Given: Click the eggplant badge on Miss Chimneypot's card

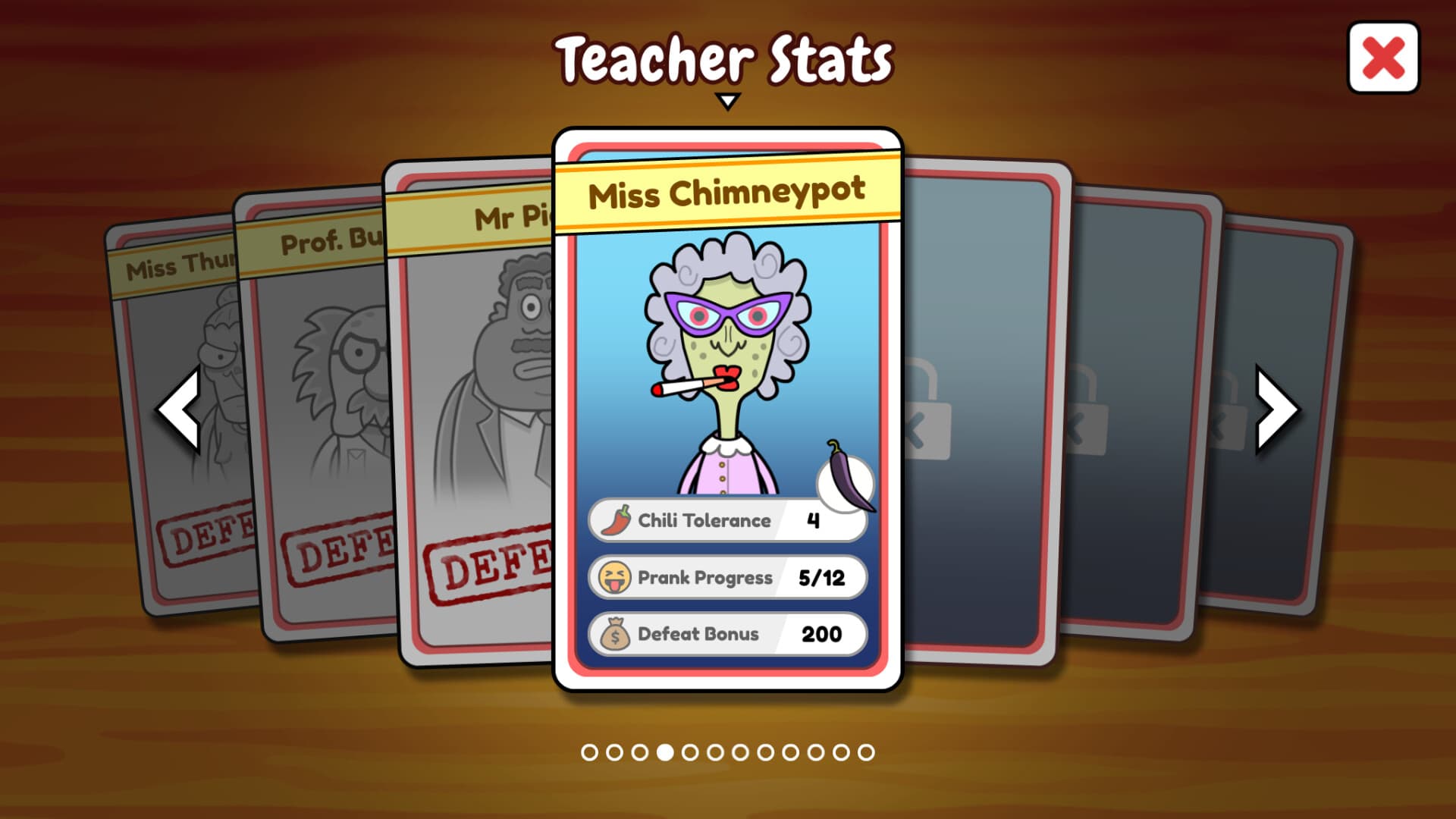Looking at the screenshot, I should point(846,485).
